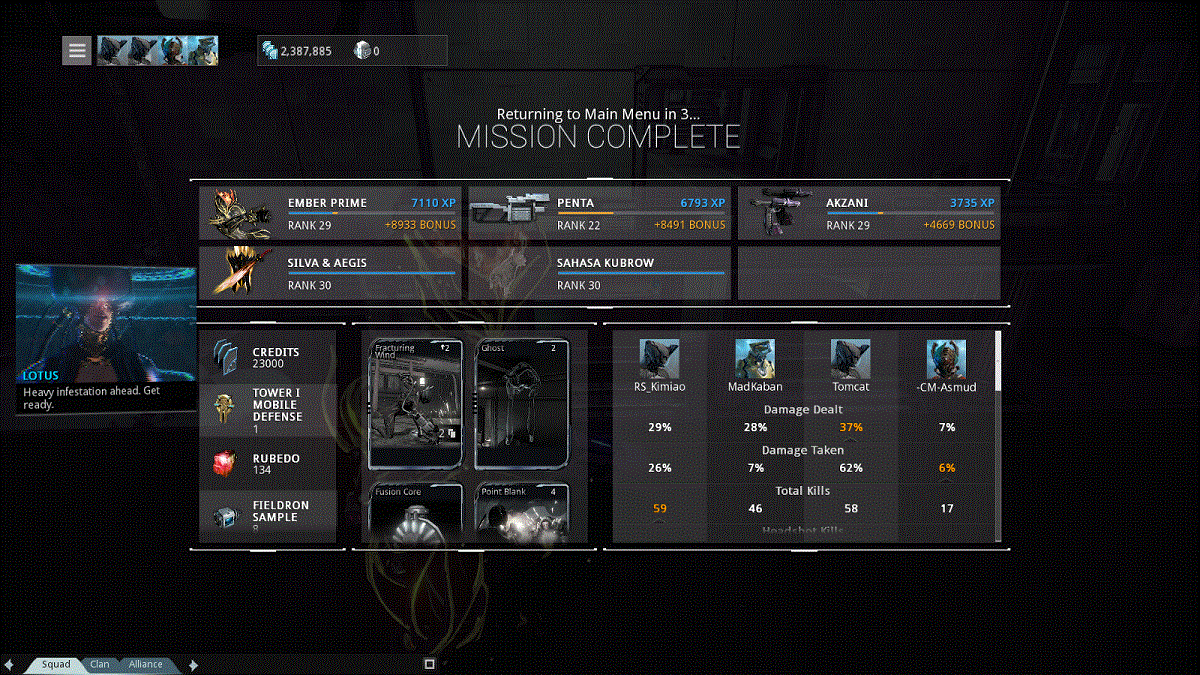Viewport: 1200px width, 675px height.
Task: Show the Akzani weapon XP row
Action: [868, 213]
